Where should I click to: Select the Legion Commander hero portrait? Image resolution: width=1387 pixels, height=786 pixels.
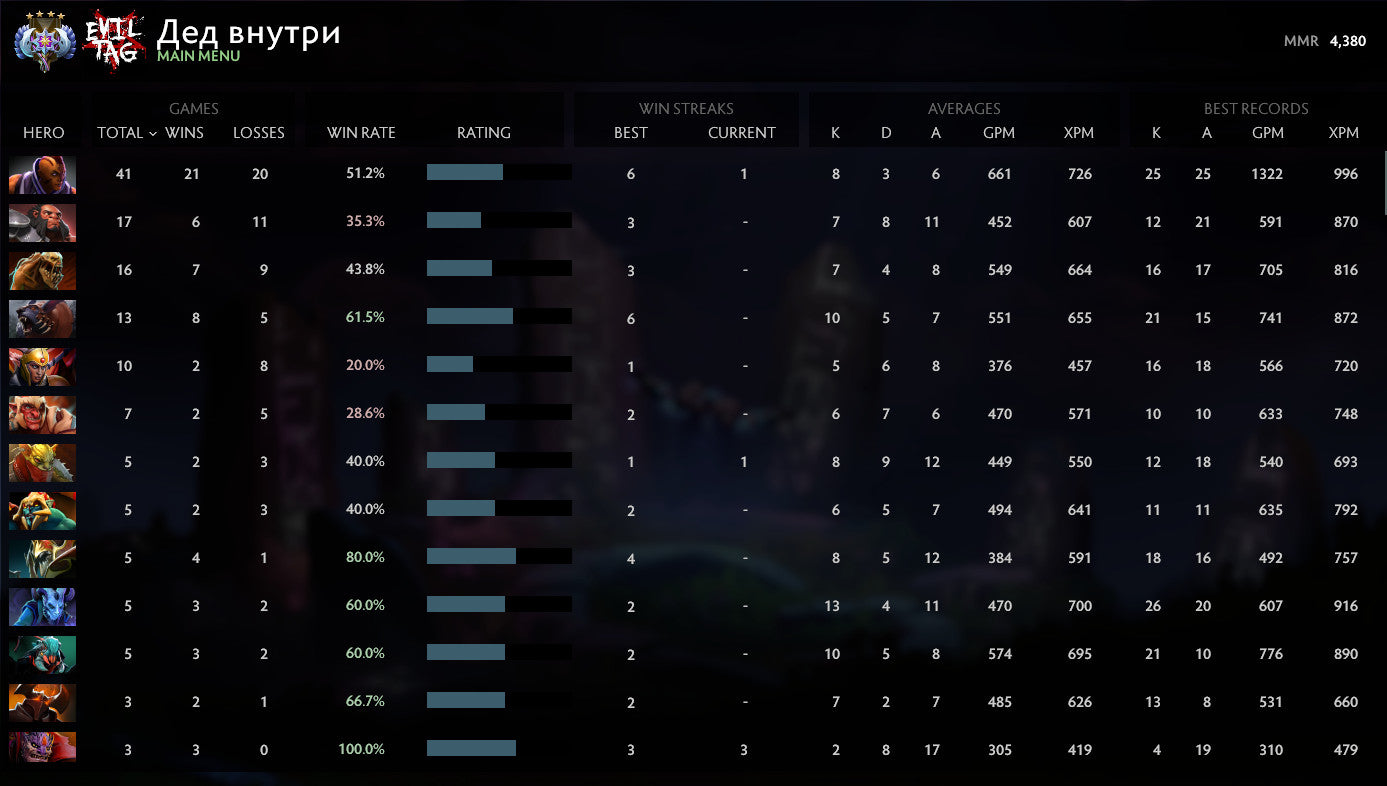(42, 366)
